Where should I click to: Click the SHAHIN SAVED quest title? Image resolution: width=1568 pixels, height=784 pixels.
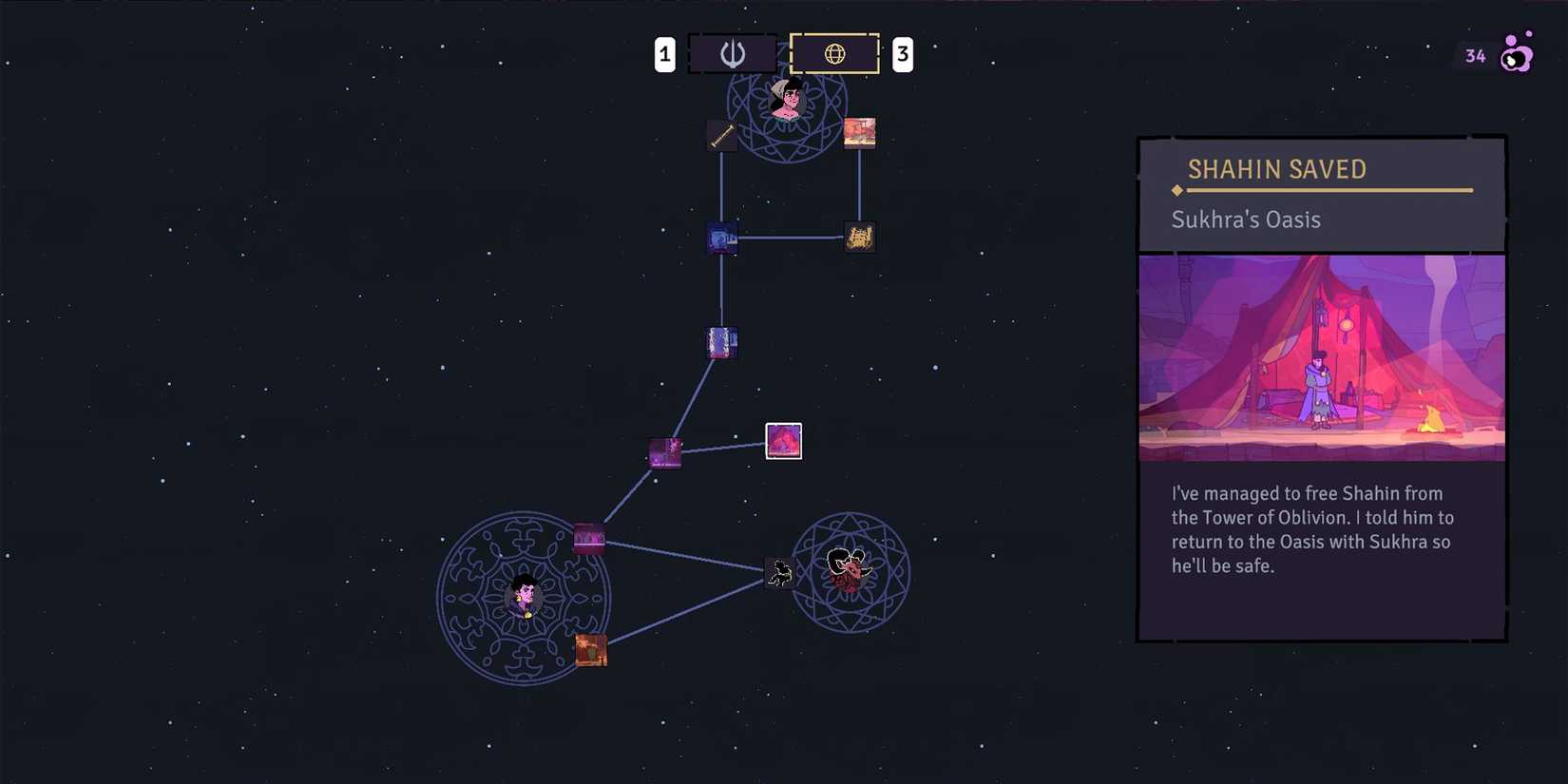click(1277, 168)
